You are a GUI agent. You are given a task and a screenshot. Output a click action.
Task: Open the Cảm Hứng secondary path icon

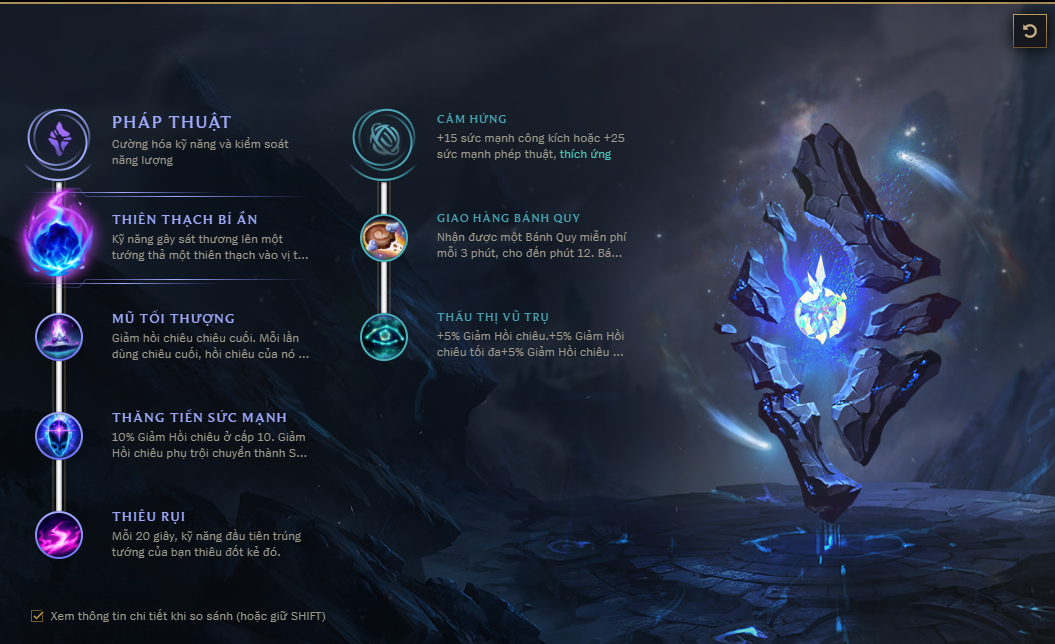pyautogui.click(x=383, y=138)
